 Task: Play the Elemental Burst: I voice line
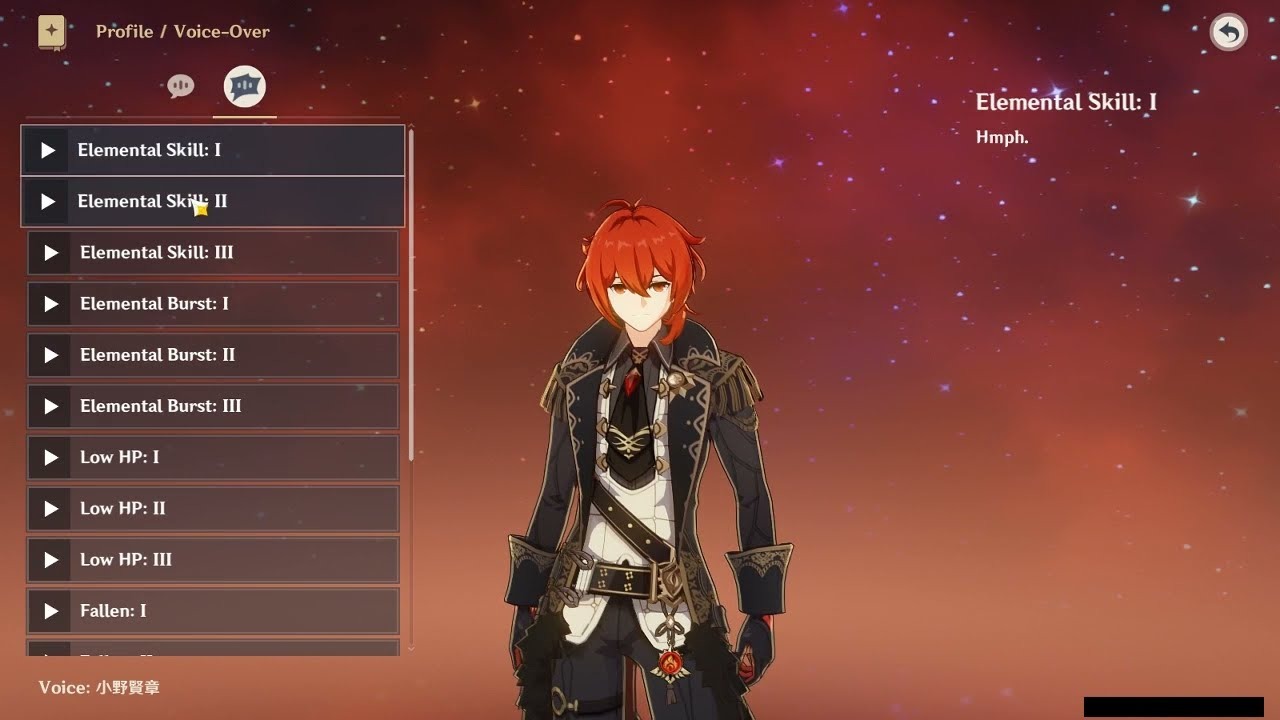coord(50,304)
